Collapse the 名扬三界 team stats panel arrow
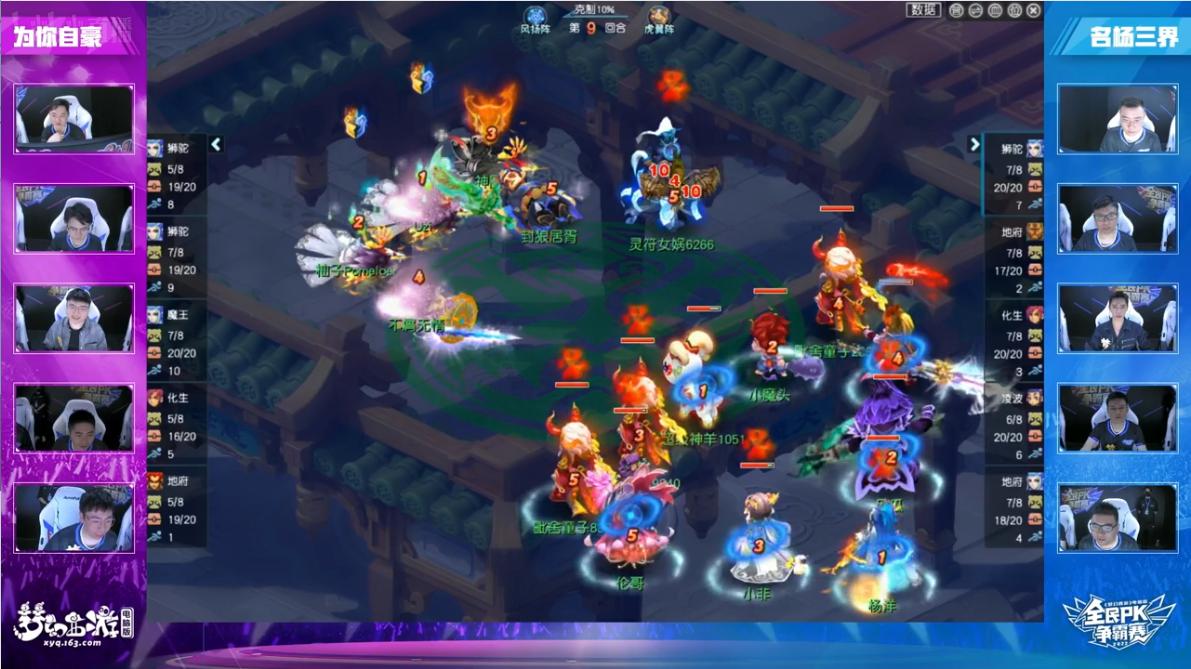This screenshot has height=669, width=1191. coord(974,145)
